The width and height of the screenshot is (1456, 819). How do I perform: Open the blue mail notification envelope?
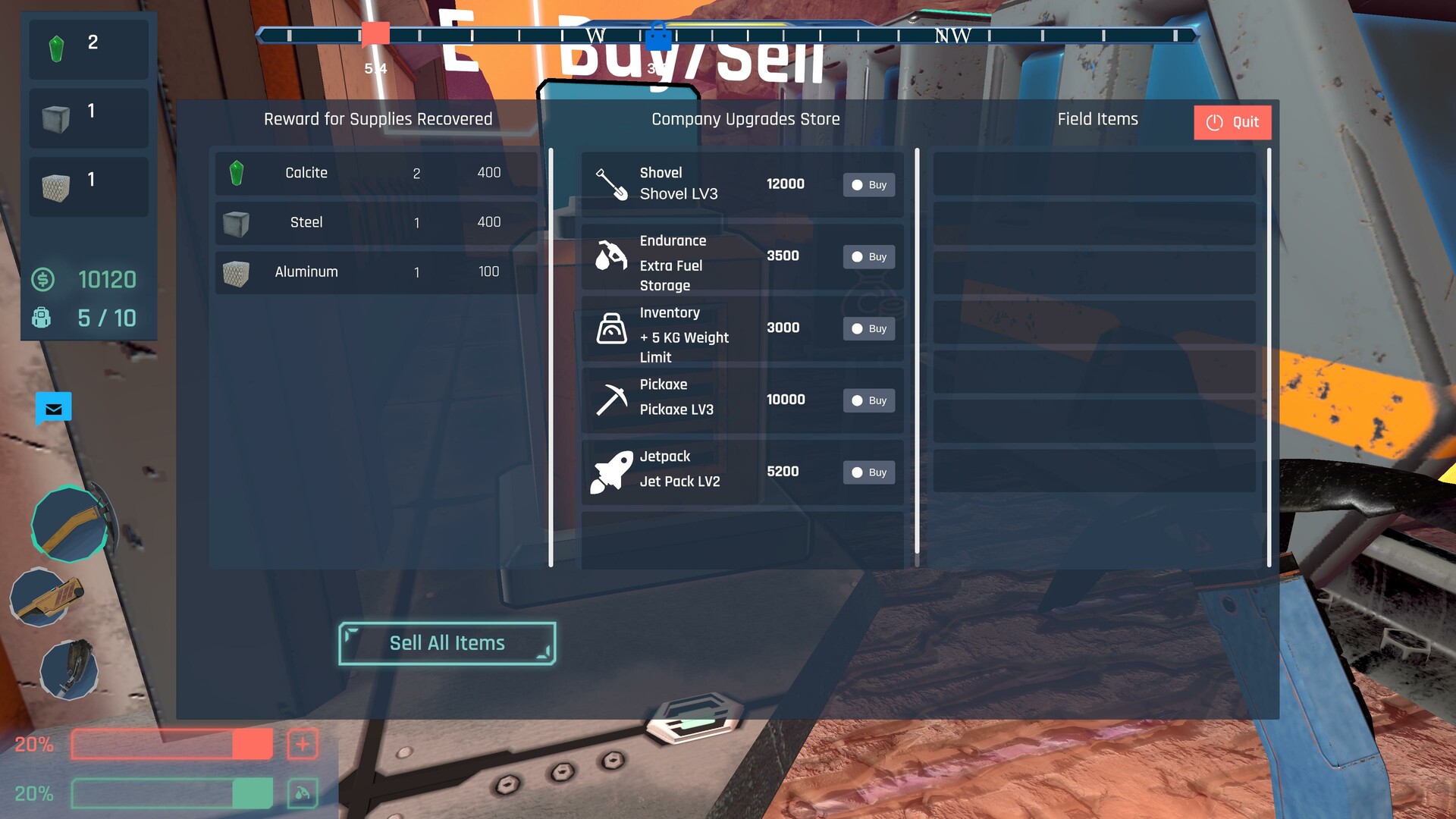click(53, 409)
